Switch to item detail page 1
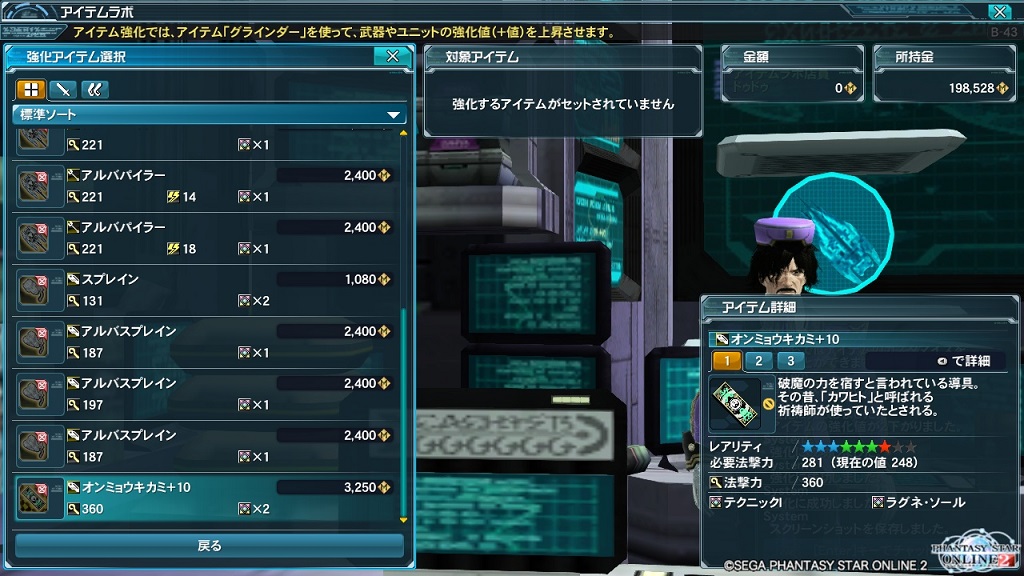The width and height of the screenshot is (1024, 576). [726, 361]
